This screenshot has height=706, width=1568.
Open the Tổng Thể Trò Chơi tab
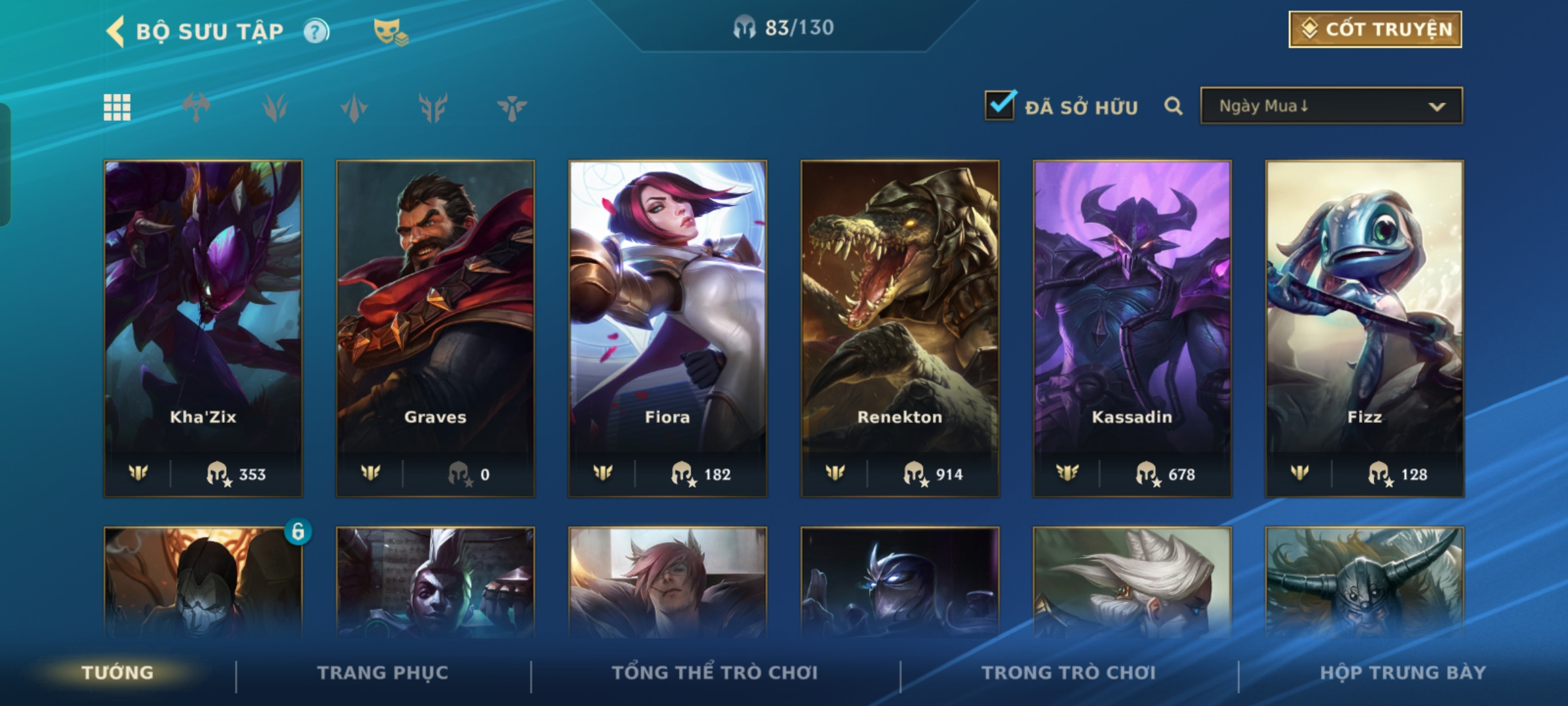(x=715, y=673)
